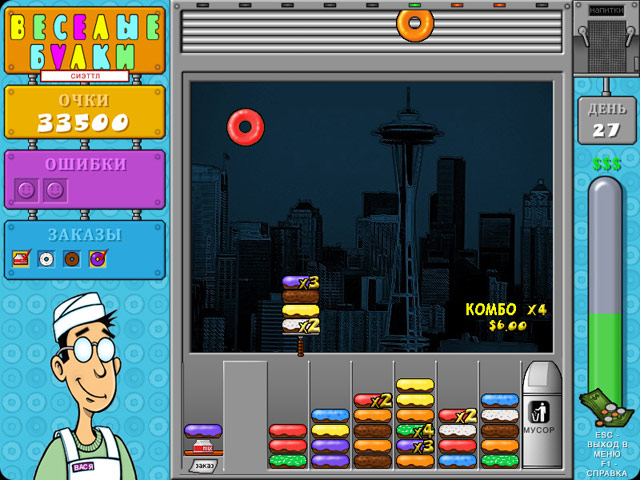Click the checked donut box order icon
Screen dimensions: 640x480
tap(21, 259)
